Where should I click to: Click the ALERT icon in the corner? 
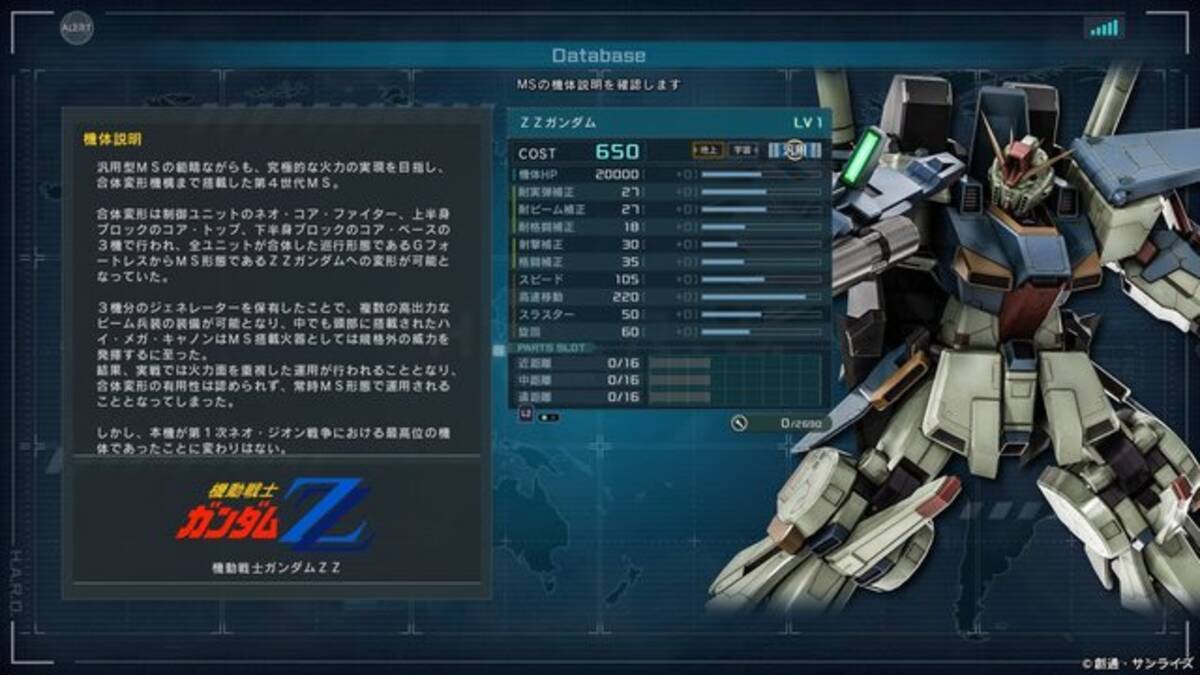[75, 27]
